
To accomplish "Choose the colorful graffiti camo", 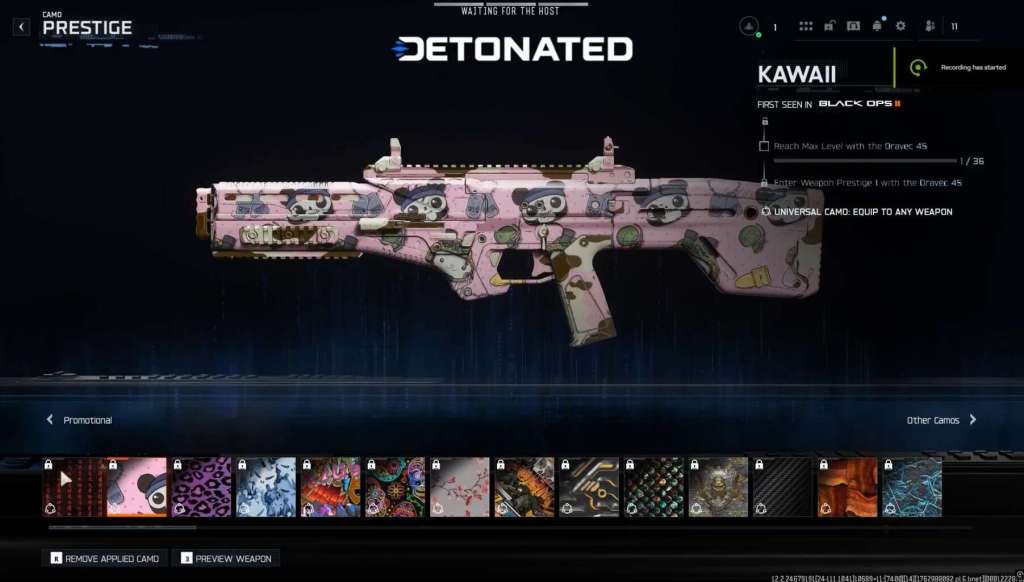I will (x=330, y=487).
